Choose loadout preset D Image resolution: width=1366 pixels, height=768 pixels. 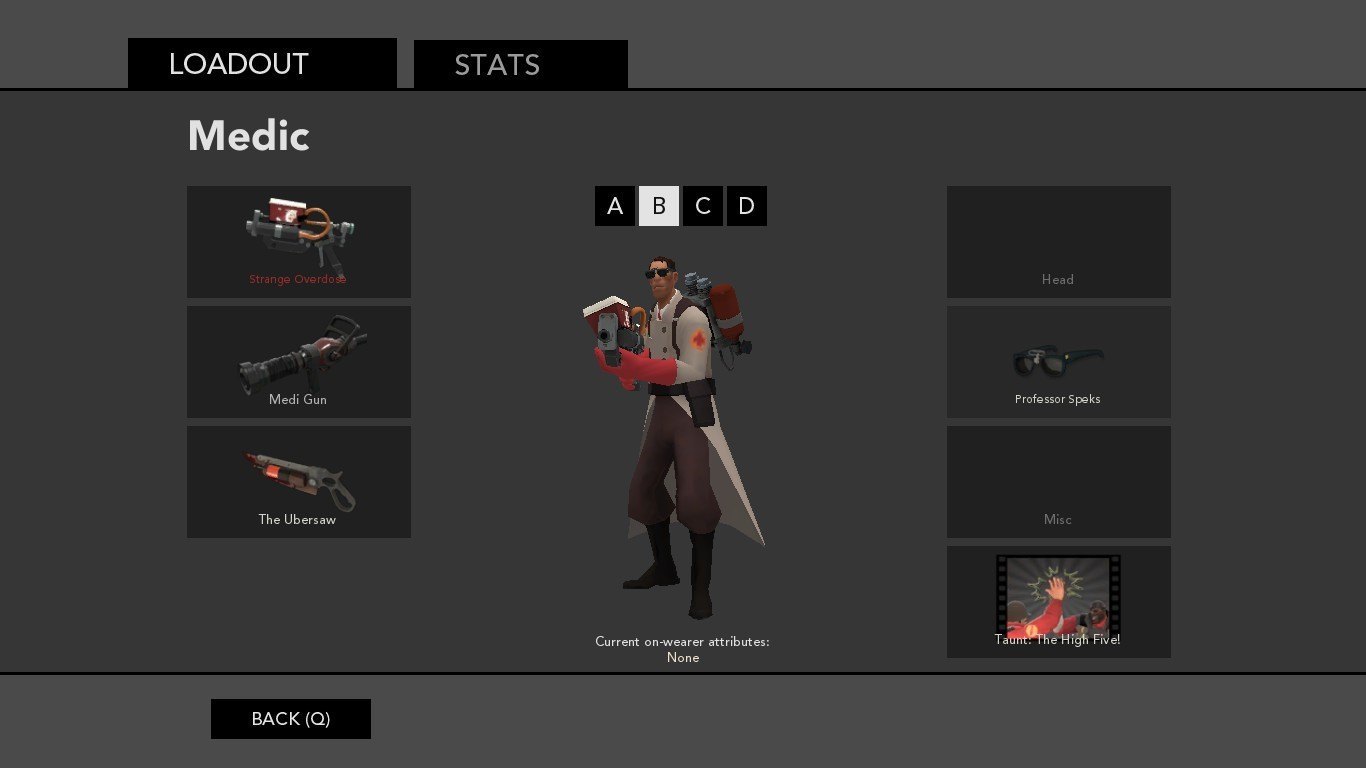coord(747,206)
